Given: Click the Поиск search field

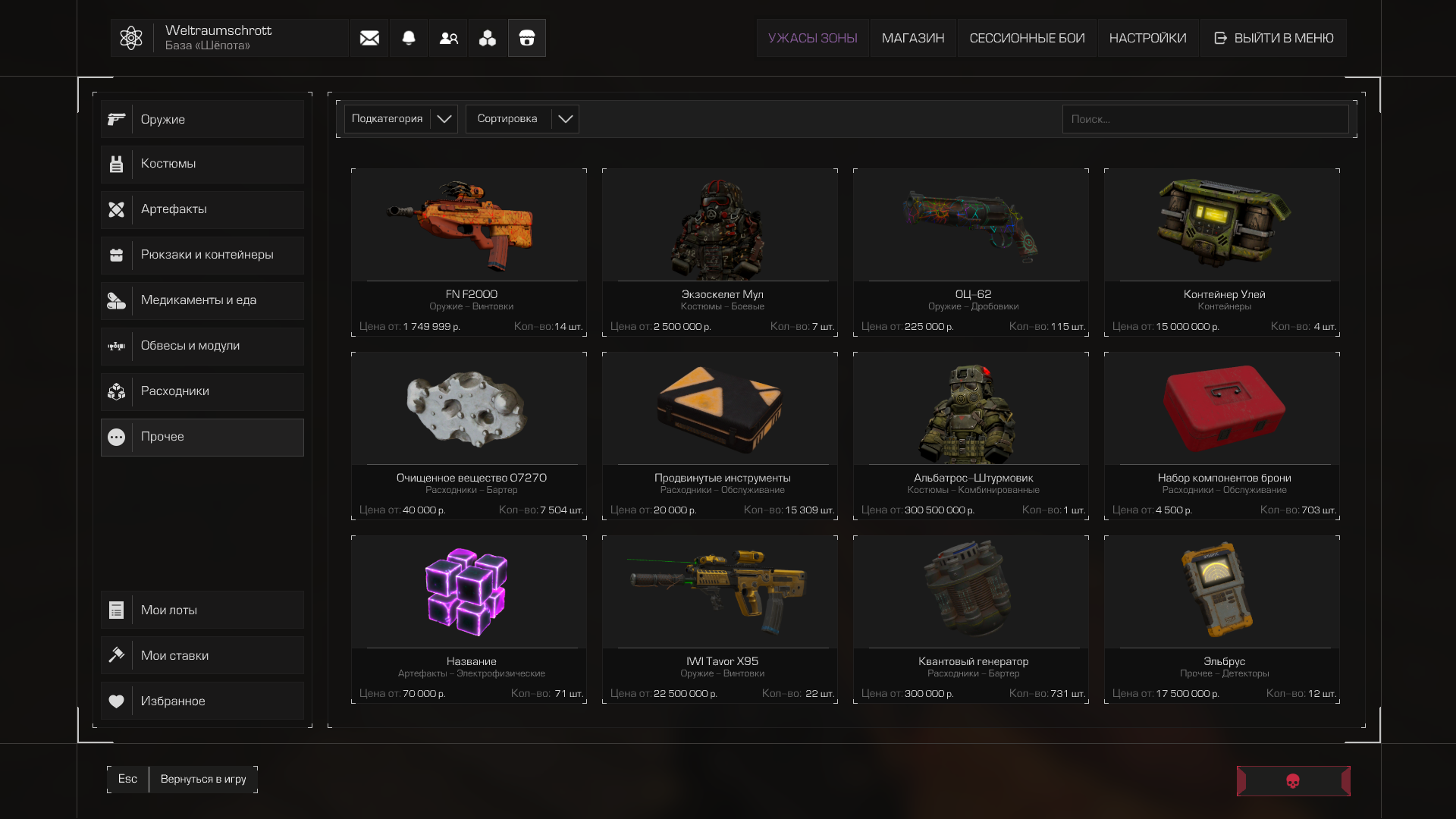Looking at the screenshot, I should [1204, 119].
